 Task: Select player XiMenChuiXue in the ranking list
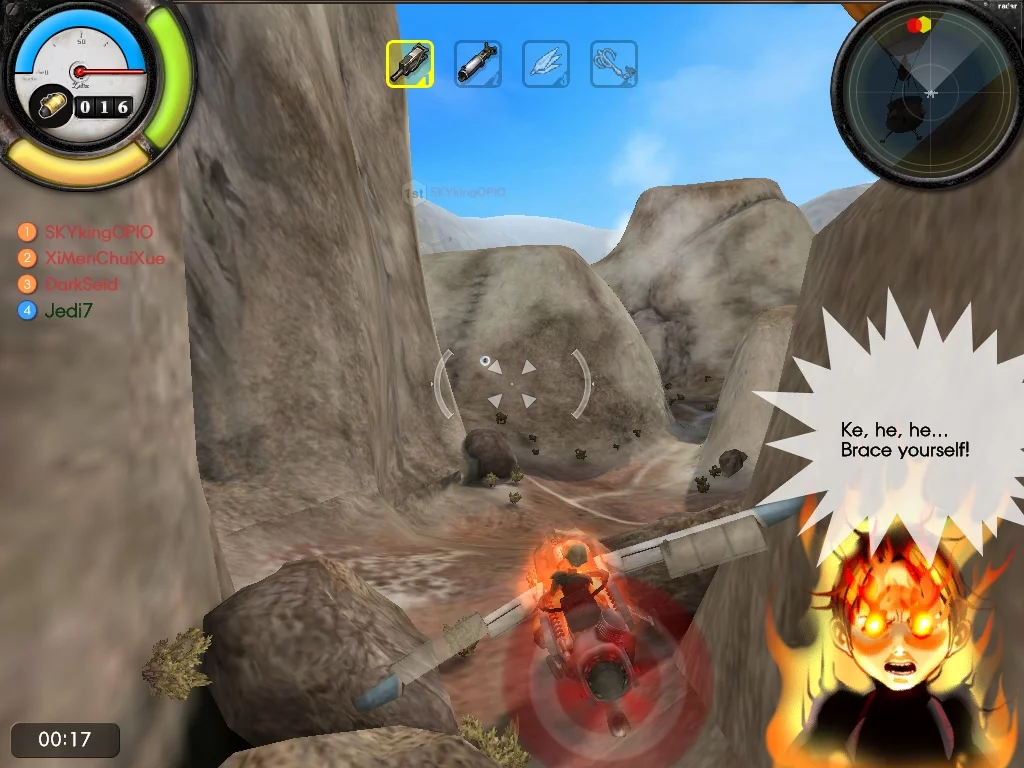point(104,258)
